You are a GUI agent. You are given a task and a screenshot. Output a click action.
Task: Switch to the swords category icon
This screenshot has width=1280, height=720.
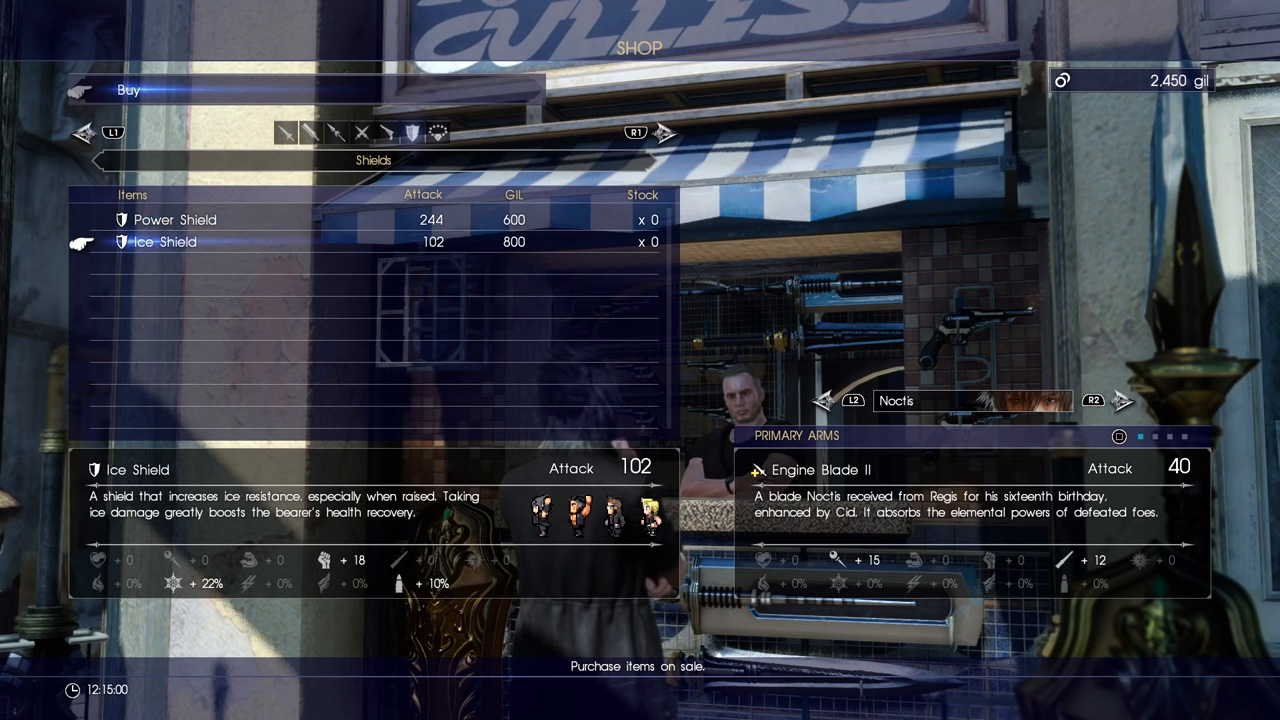coord(286,132)
